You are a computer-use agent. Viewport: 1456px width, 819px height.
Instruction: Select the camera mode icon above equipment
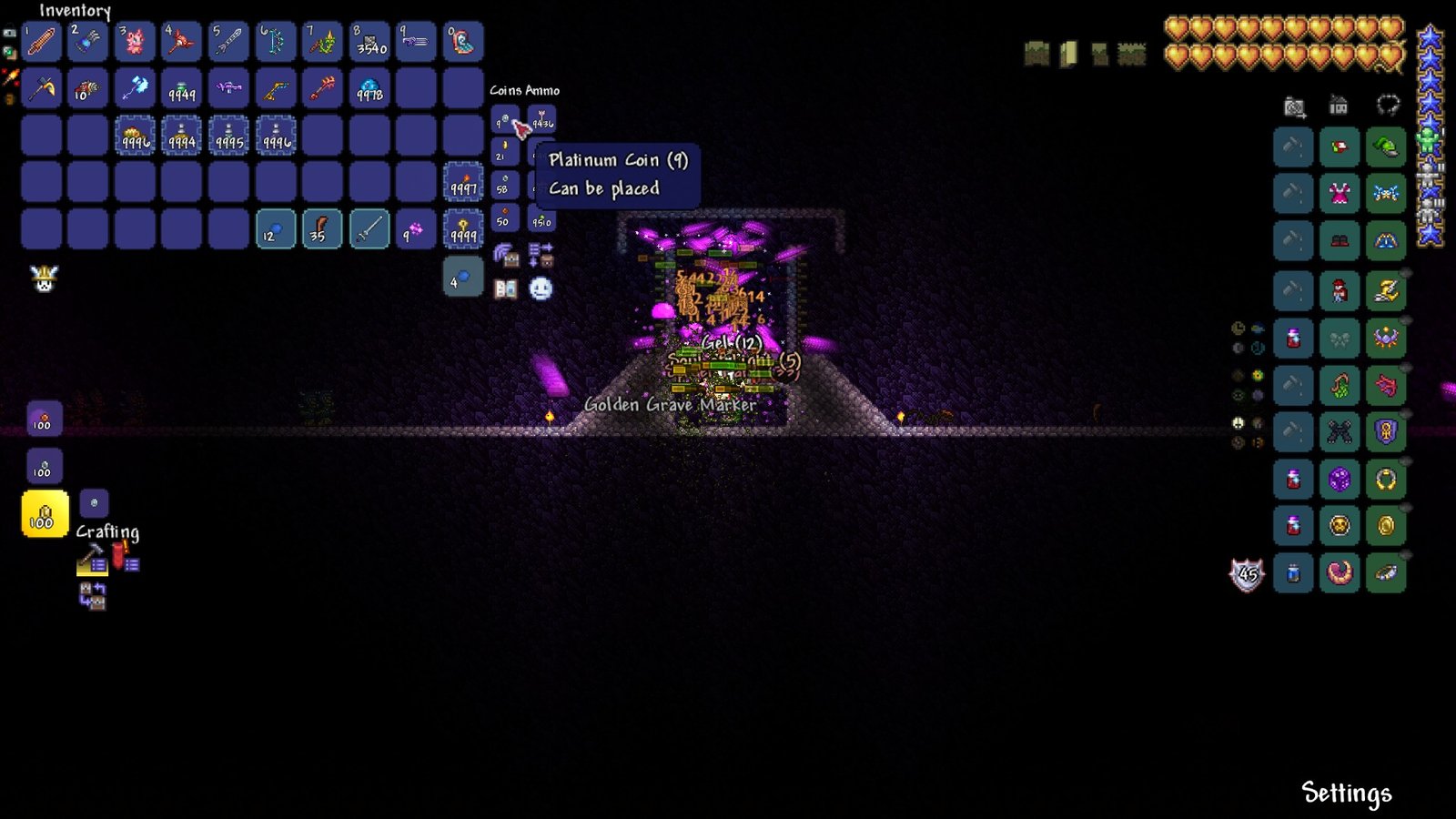(1293, 107)
